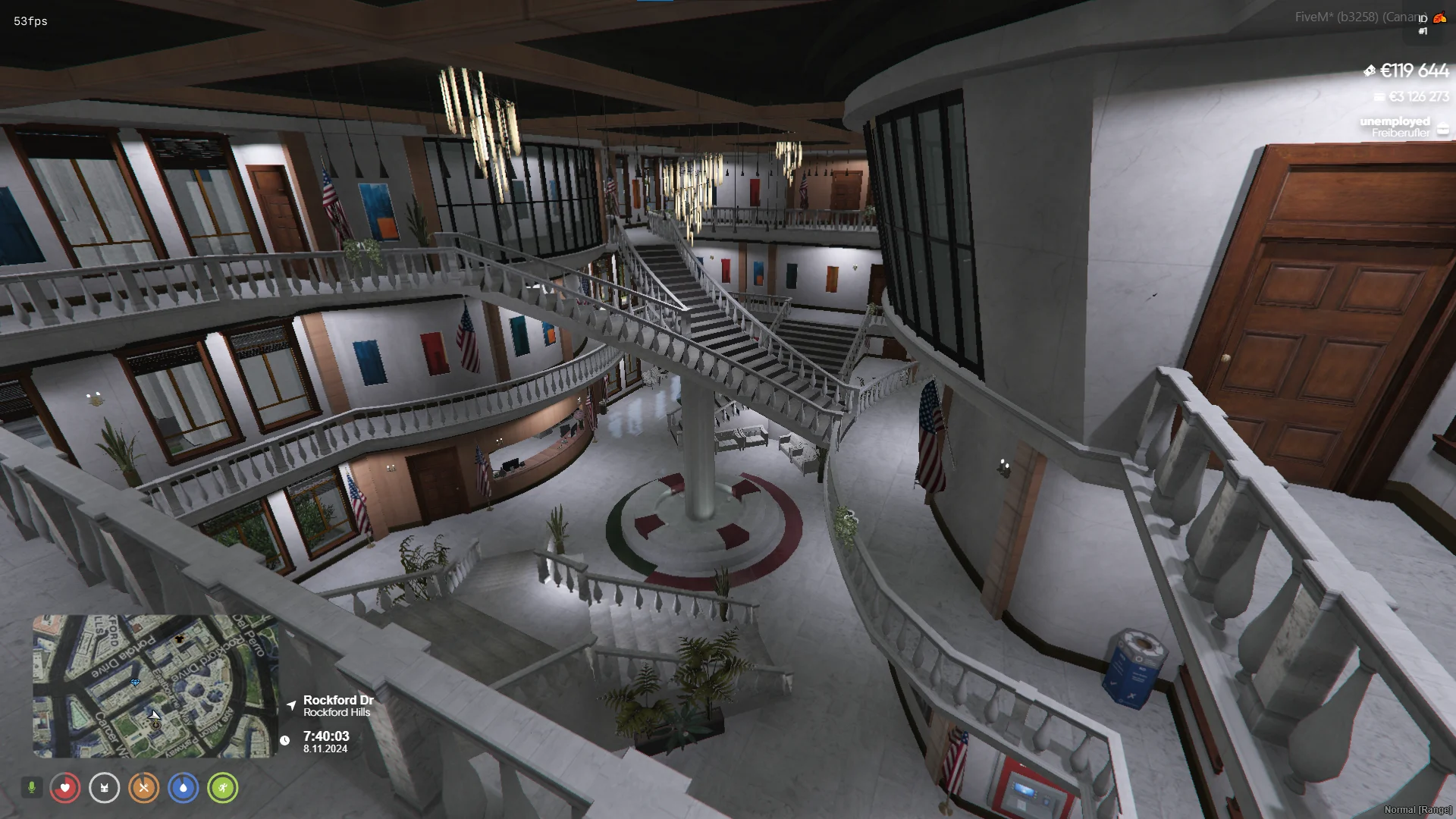Click the red heart health icon

(x=65, y=788)
